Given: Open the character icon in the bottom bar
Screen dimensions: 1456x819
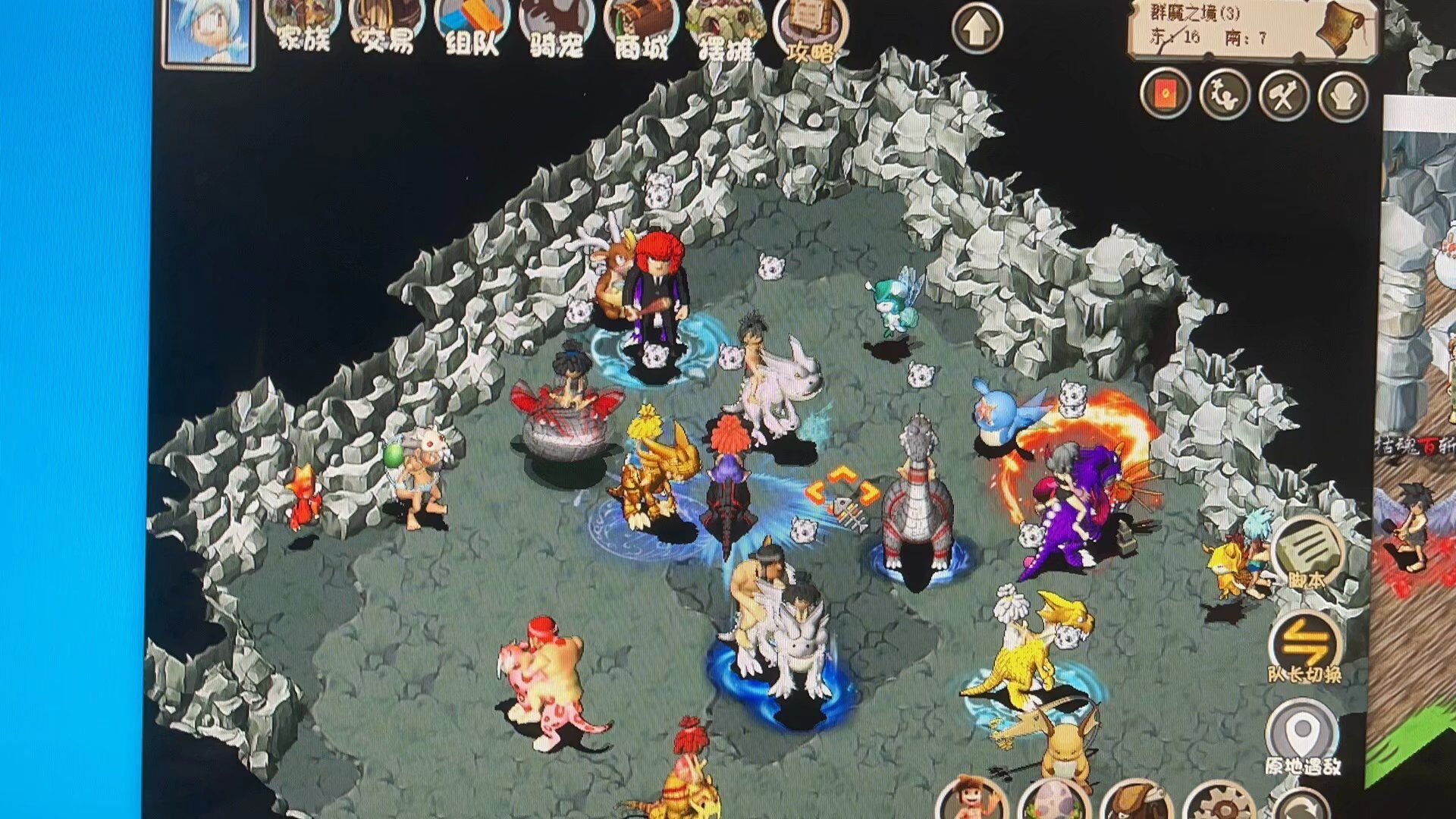Looking at the screenshot, I should tap(971, 802).
